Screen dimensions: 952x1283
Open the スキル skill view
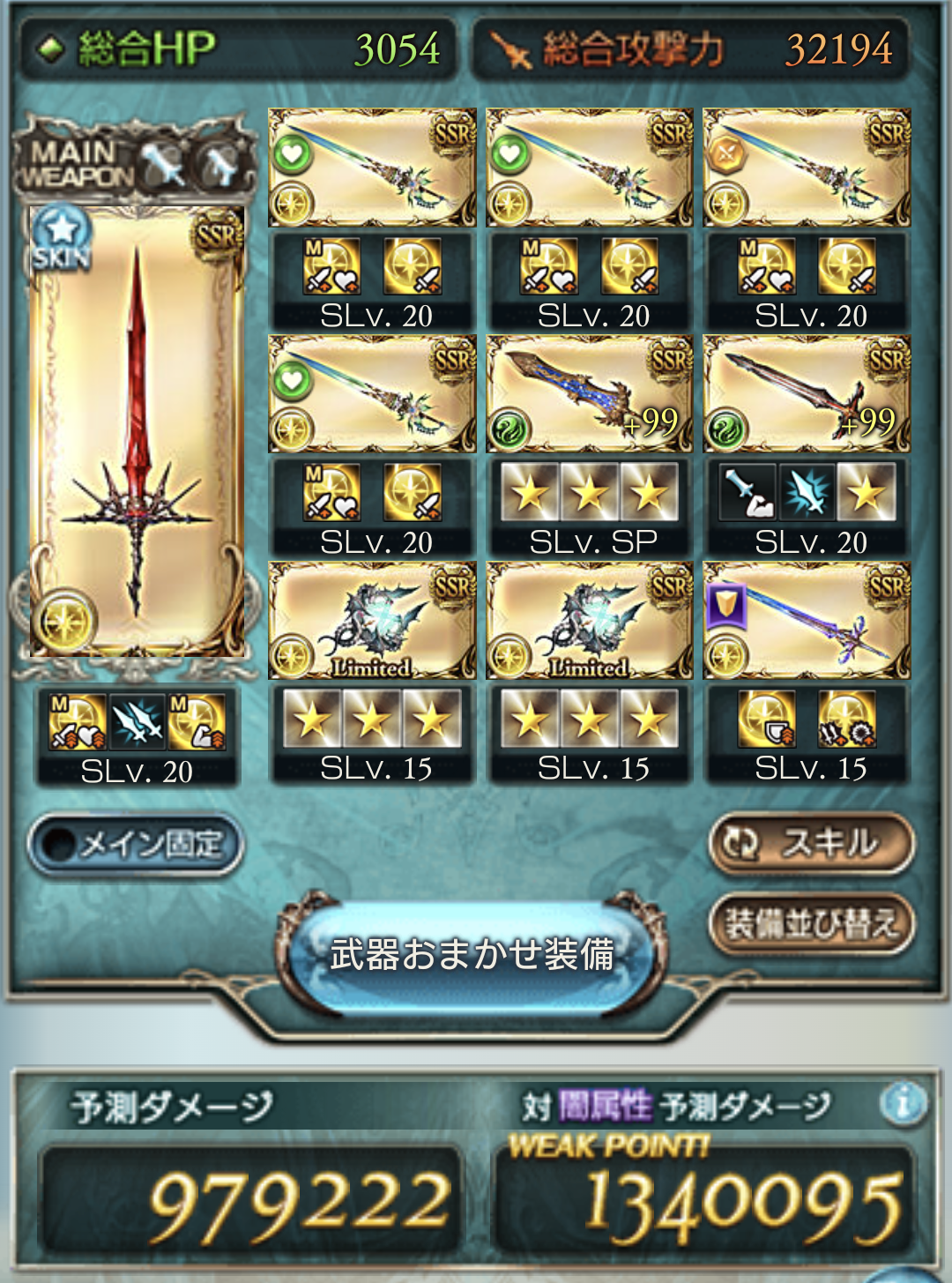pyautogui.click(x=811, y=843)
